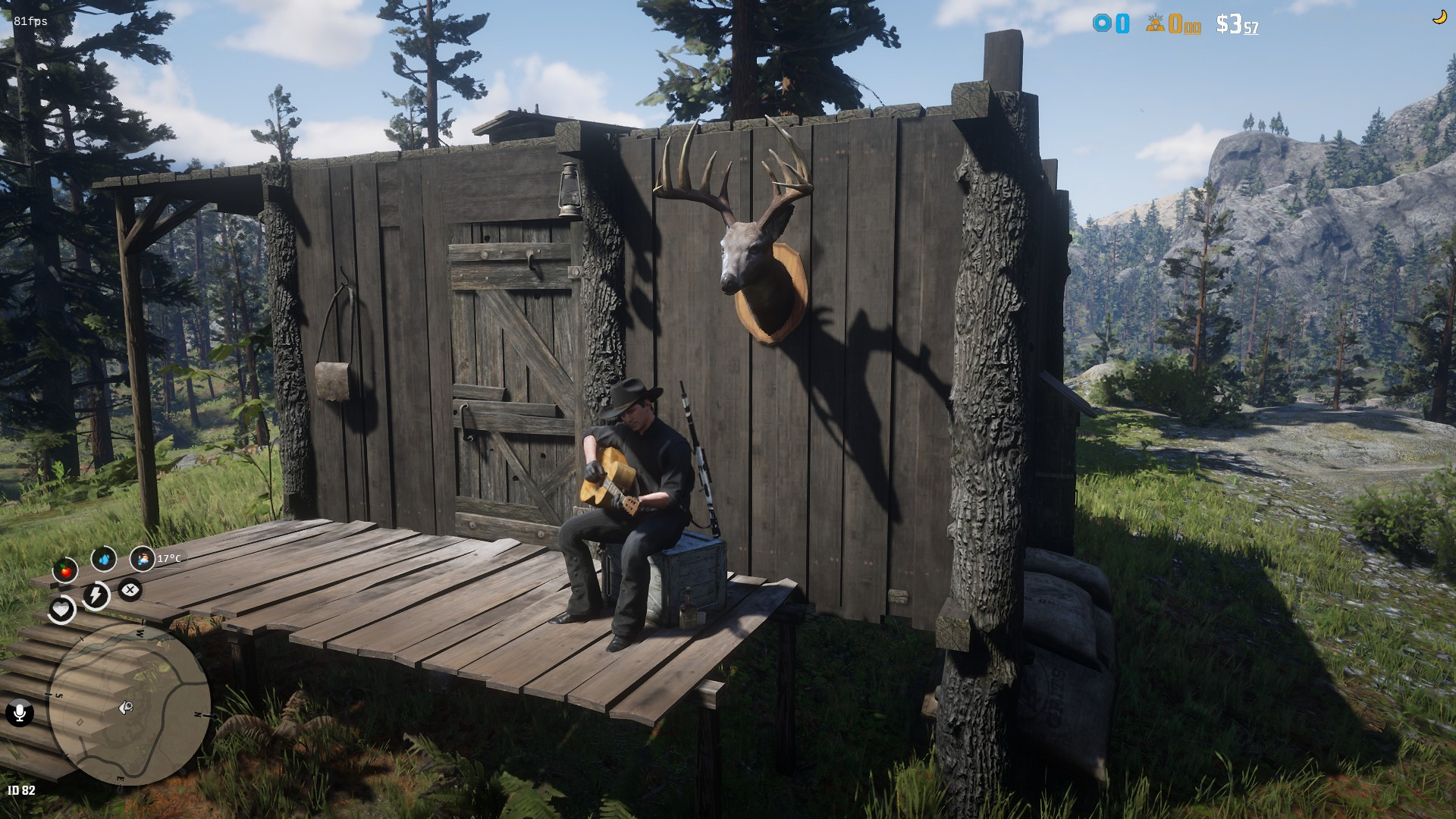Check the weather temperature icon
Image resolution: width=1456 pixels, height=819 pixels.
coord(142,560)
